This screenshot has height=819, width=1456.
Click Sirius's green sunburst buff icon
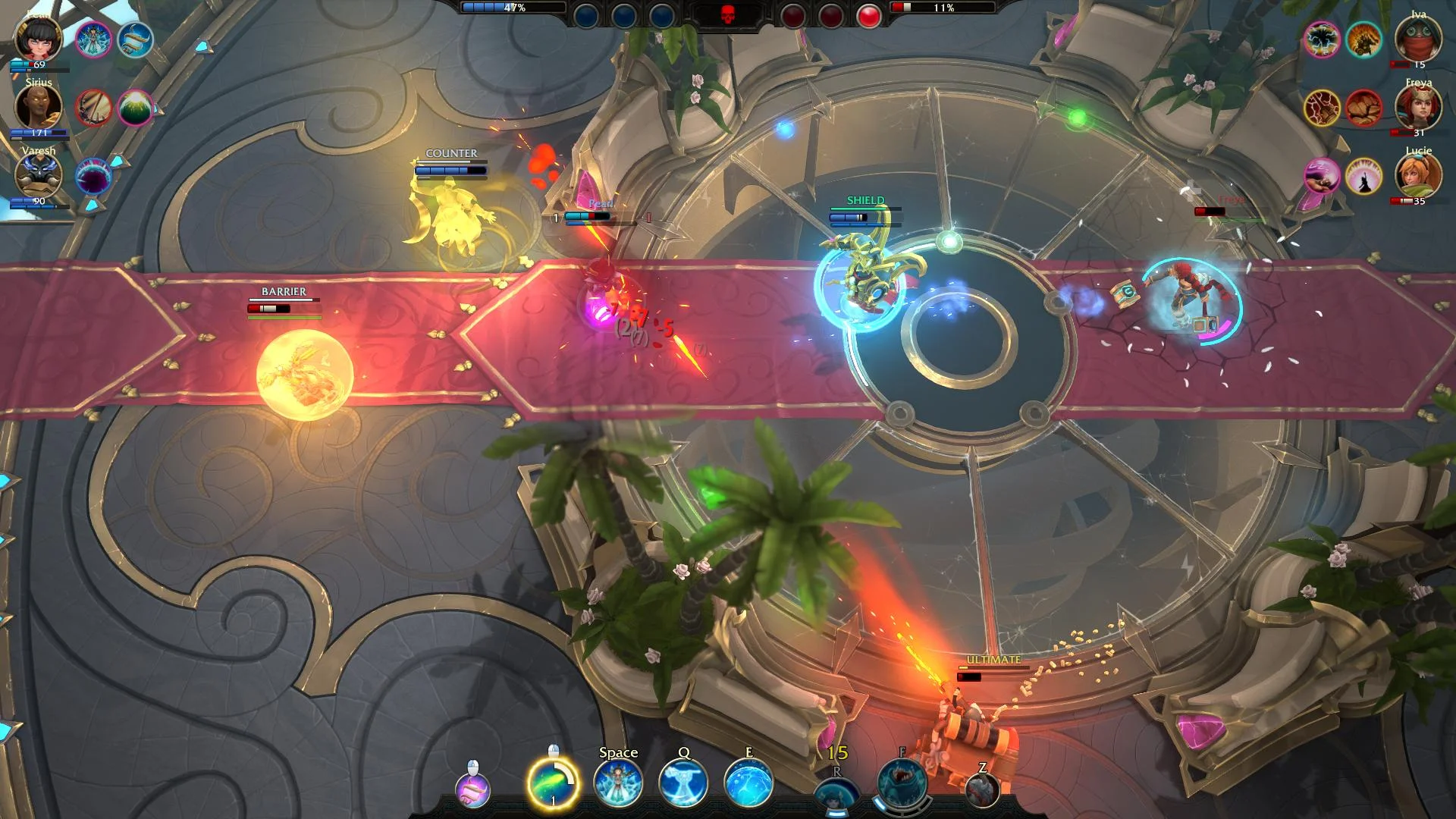[136, 108]
